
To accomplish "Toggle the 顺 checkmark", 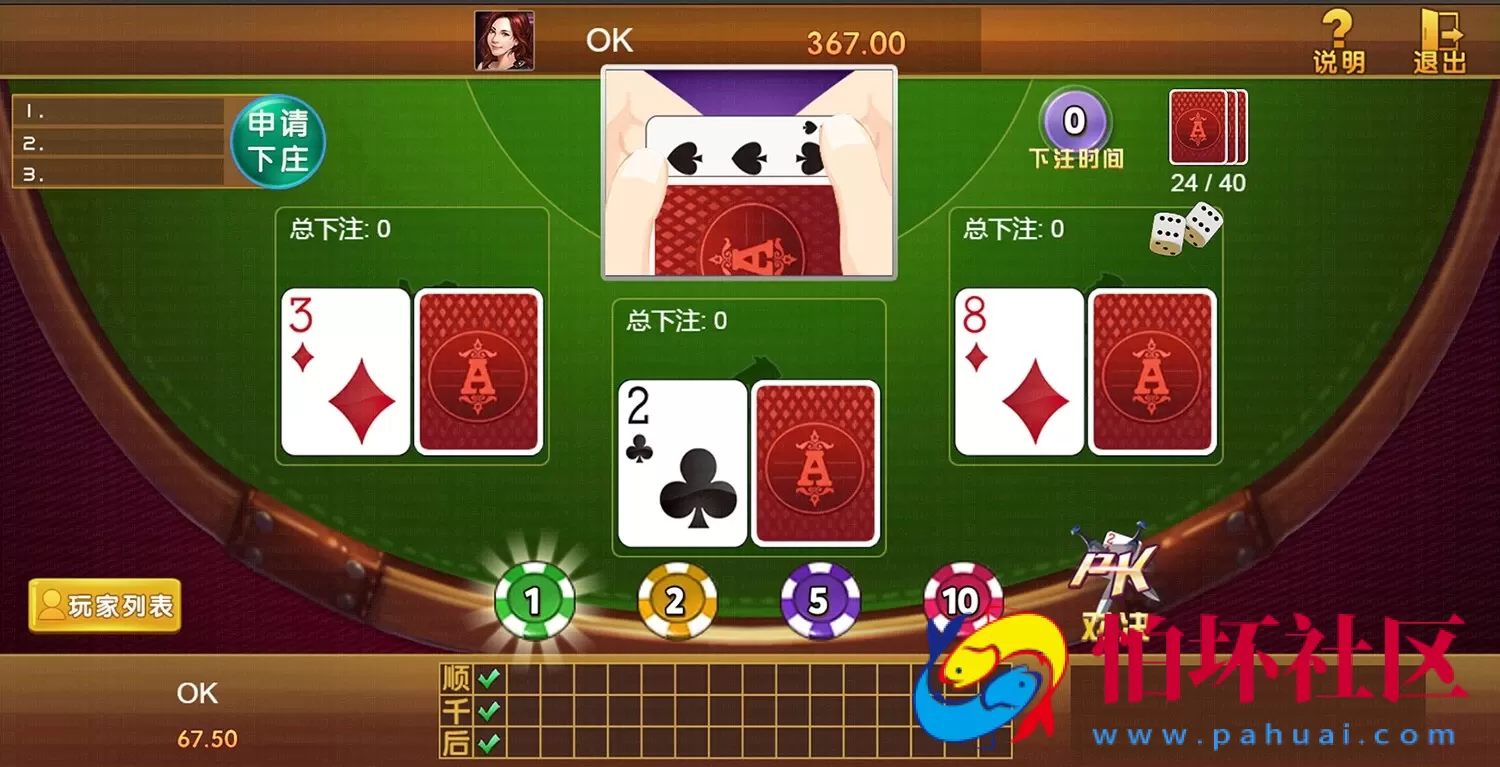I will click(x=487, y=678).
